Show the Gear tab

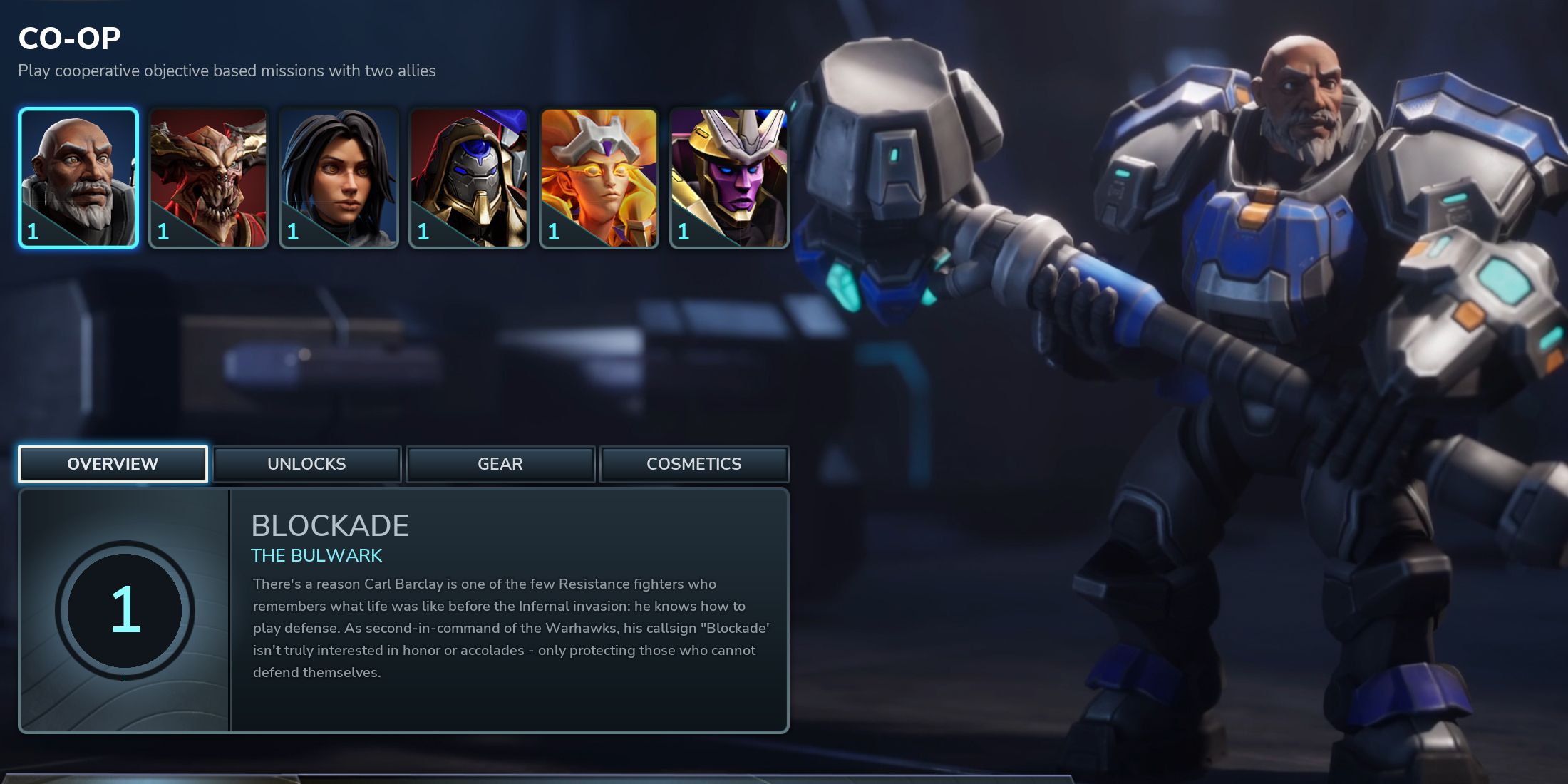pos(500,464)
